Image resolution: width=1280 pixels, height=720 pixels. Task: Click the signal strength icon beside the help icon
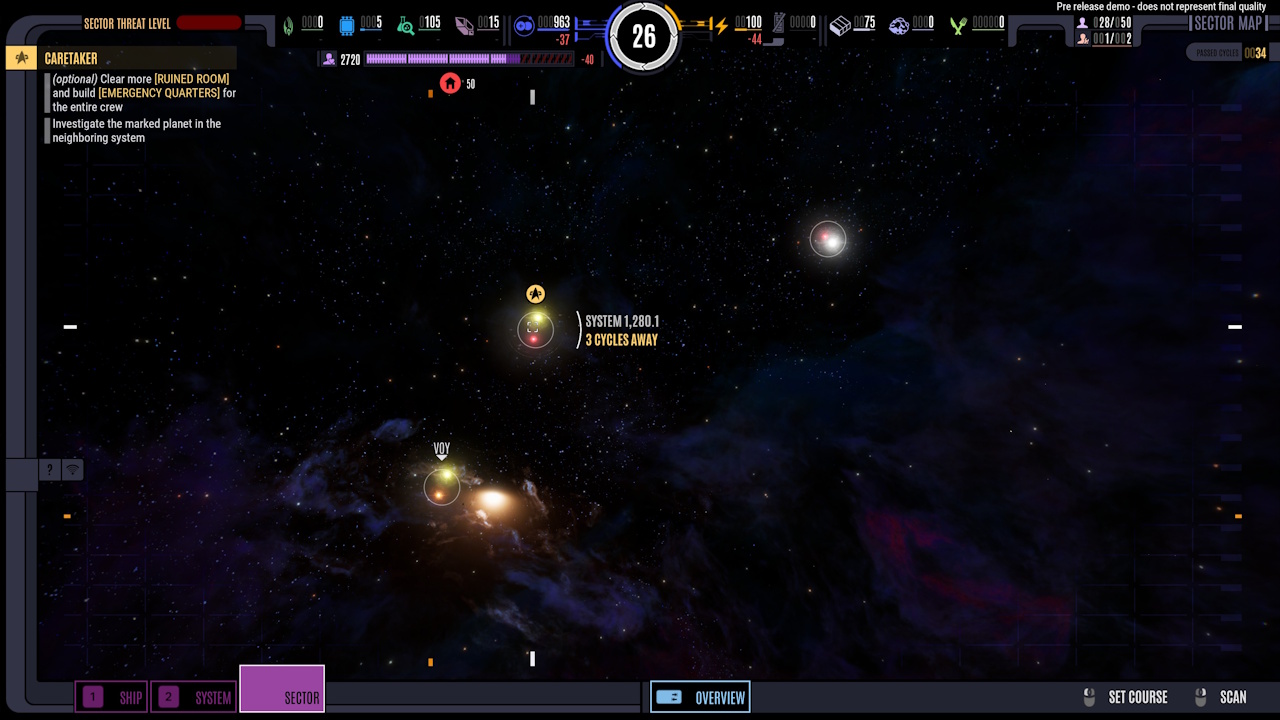71,469
